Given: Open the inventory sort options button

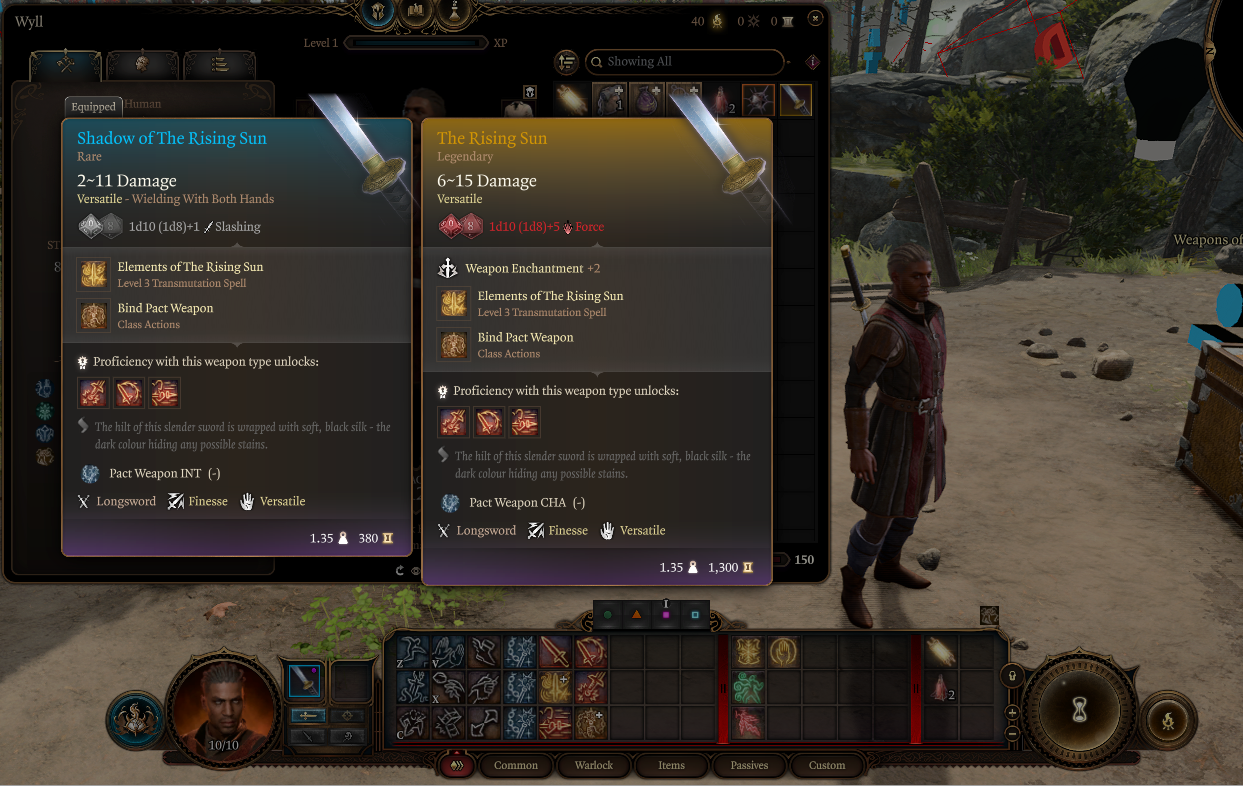Looking at the screenshot, I should click(567, 62).
